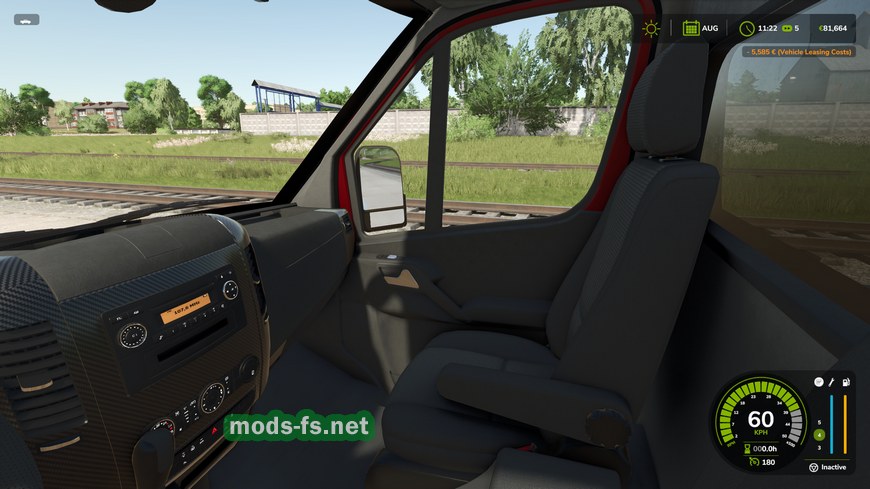Viewport: 870px width, 489px height.
Task: Click the Vehicle Leasing Costs notification
Action: pyautogui.click(x=798, y=51)
